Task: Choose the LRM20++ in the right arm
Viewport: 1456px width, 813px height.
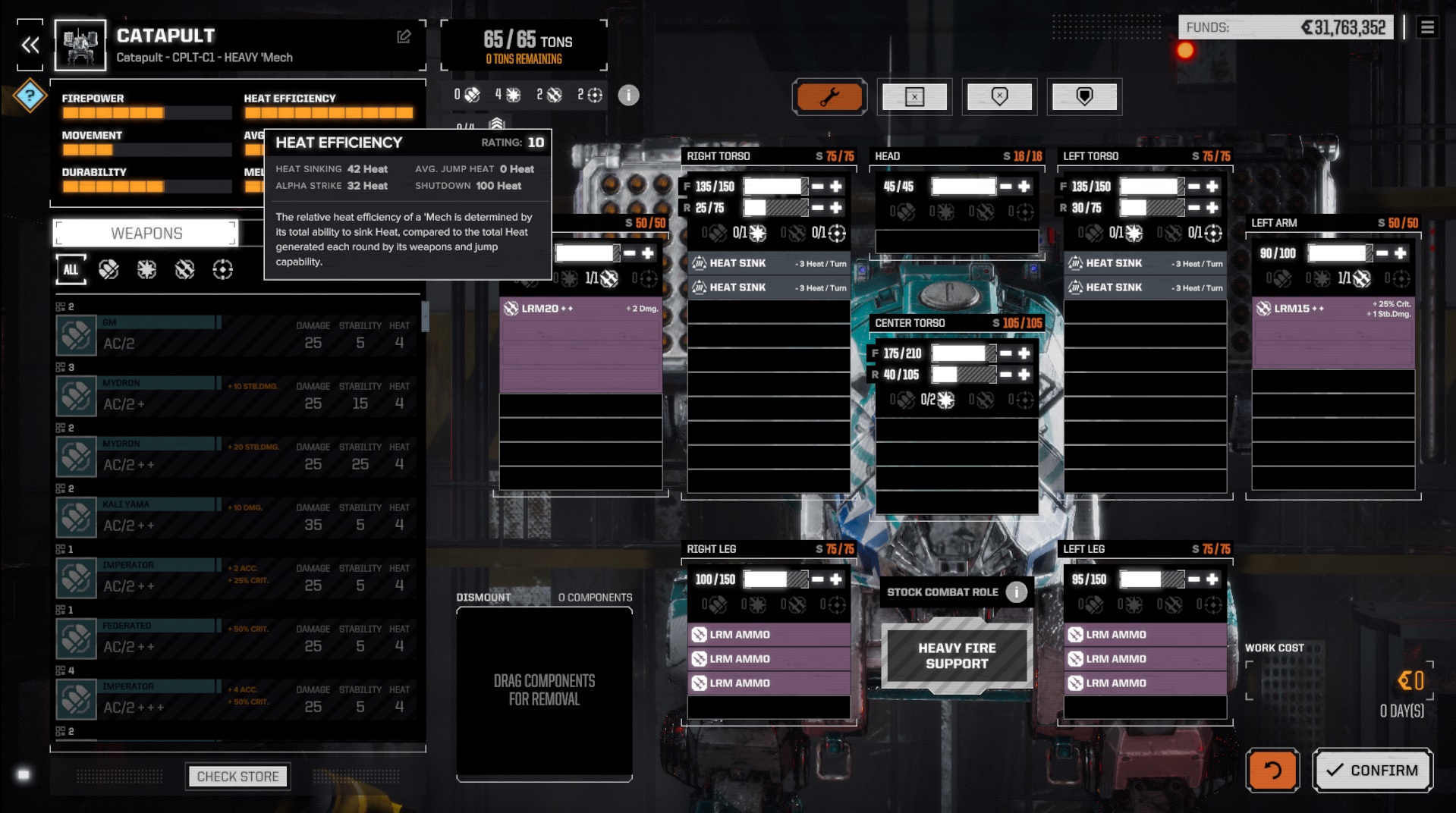Action: pos(580,309)
